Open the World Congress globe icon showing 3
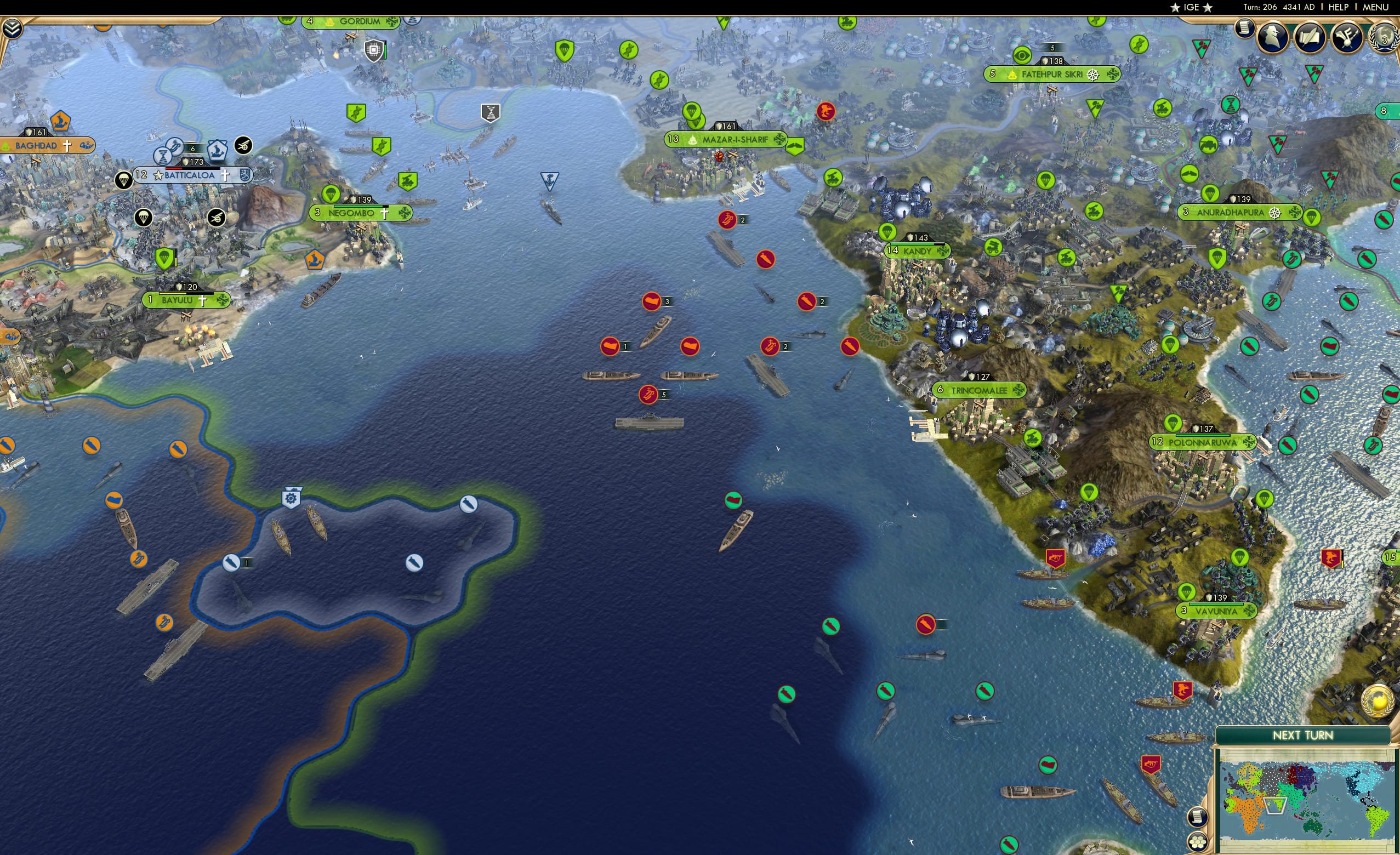Image resolution: width=1400 pixels, height=855 pixels. click(1383, 38)
